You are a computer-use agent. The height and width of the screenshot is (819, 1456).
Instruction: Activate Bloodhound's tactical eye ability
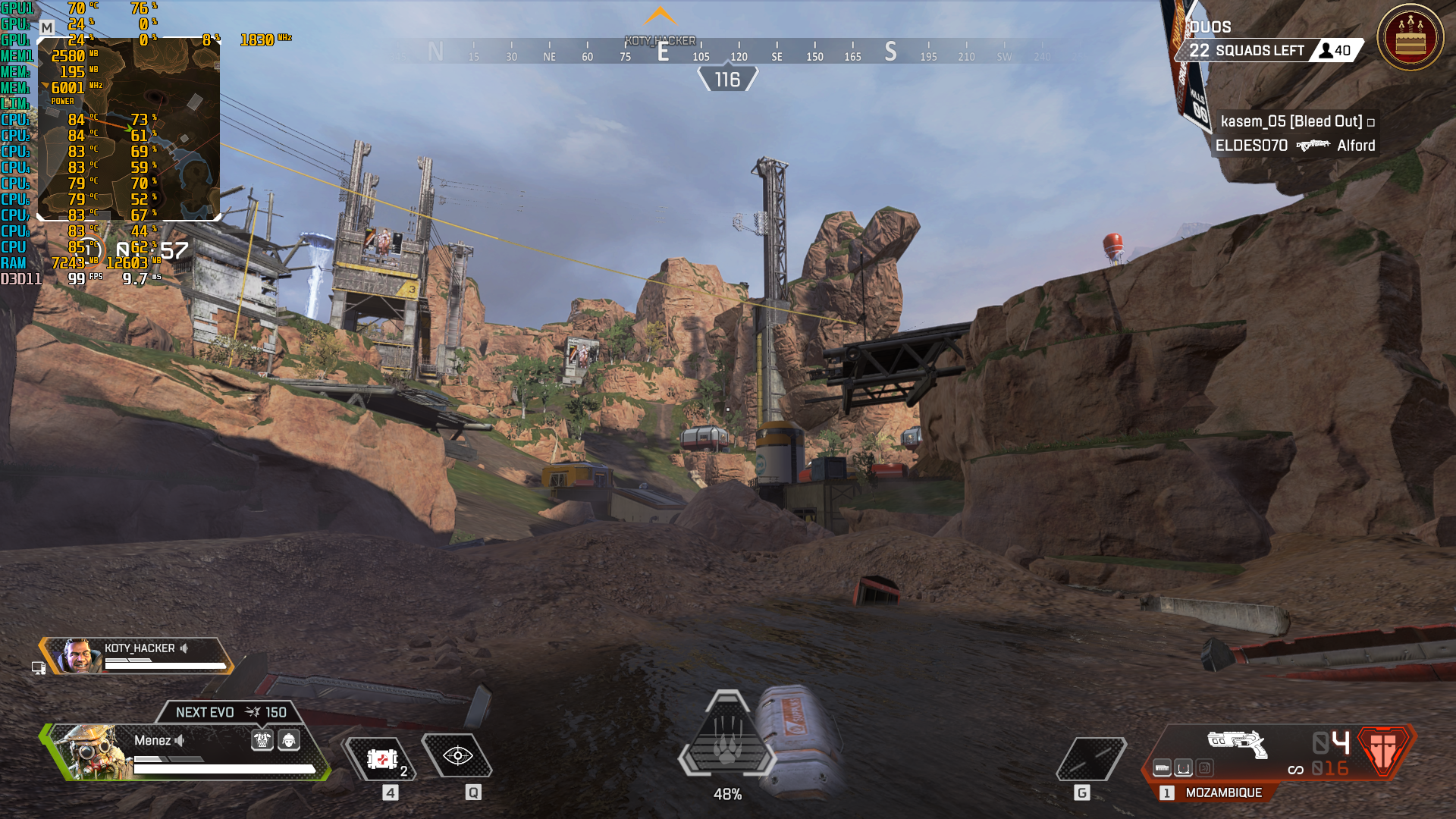(457, 756)
